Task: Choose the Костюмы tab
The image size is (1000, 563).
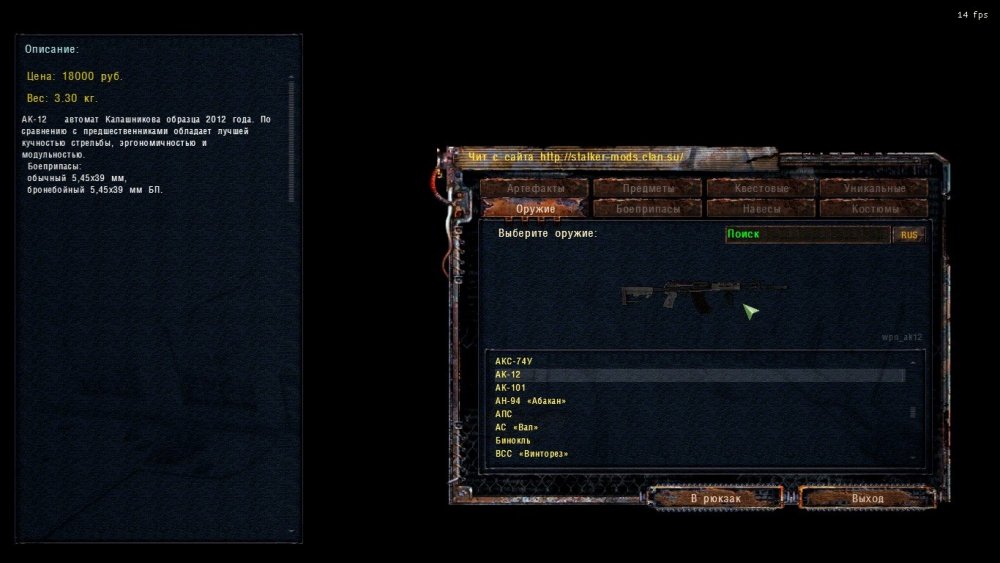Action: (874, 209)
